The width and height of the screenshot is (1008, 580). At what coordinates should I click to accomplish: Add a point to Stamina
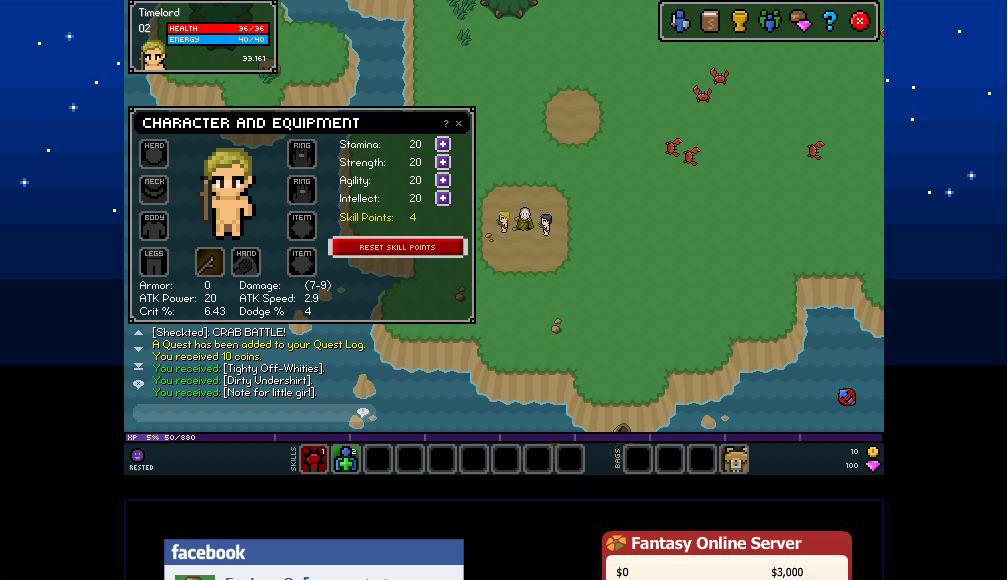tap(443, 144)
